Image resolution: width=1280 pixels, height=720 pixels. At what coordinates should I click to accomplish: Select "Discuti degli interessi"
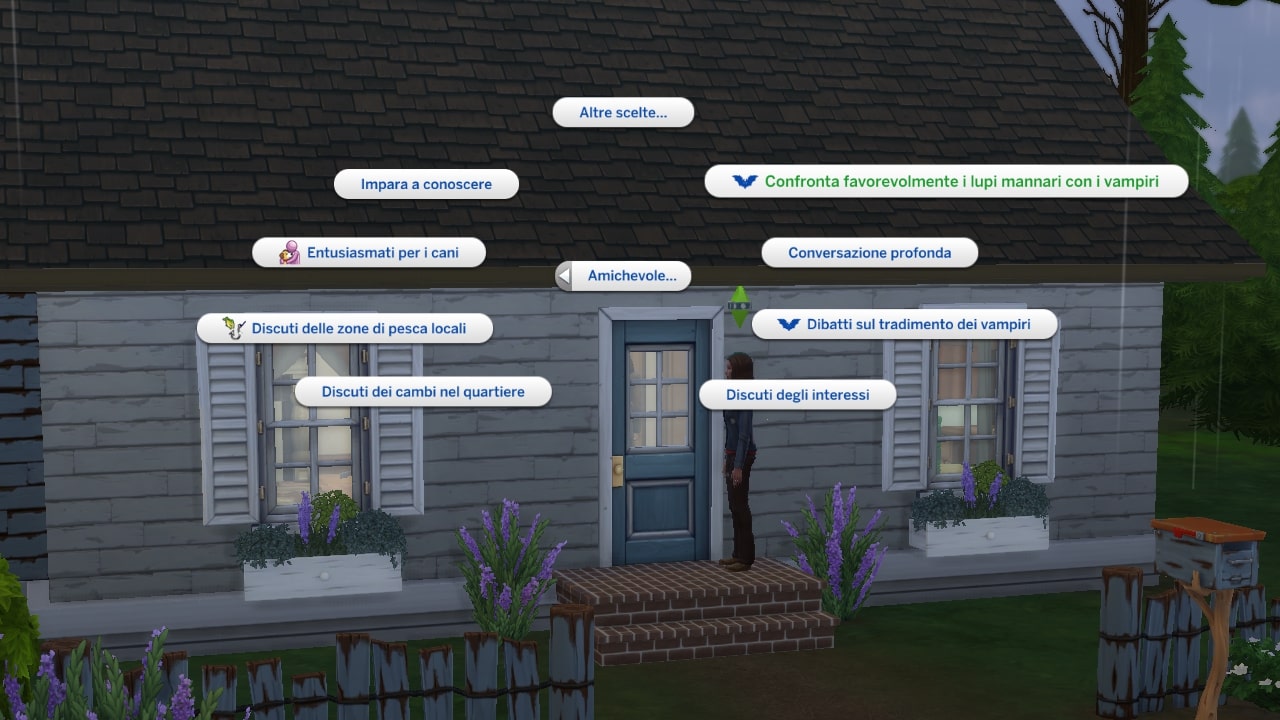[797, 394]
